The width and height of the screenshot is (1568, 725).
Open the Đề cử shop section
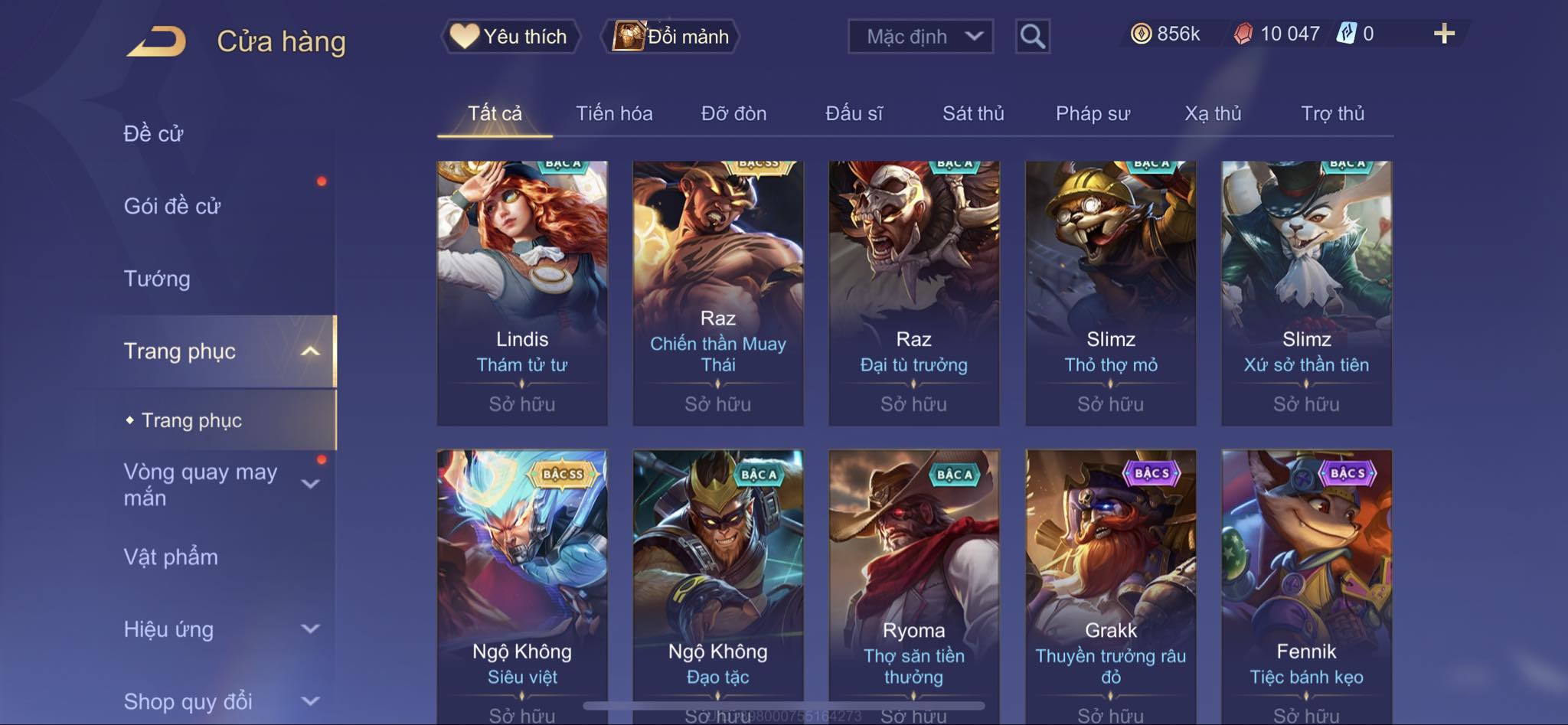tap(153, 134)
